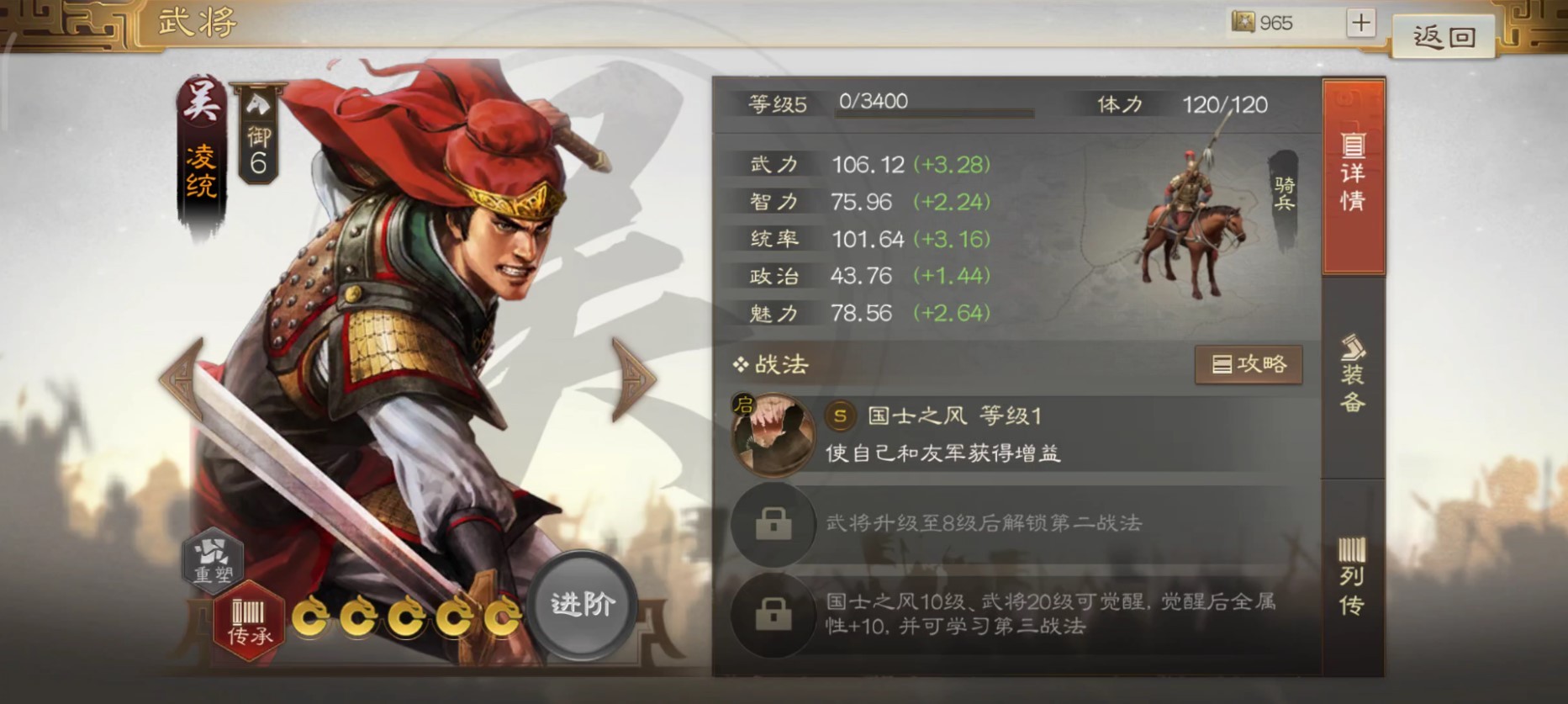
Task: Select the 重塑 (reshape) icon
Action: pos(213,558)
